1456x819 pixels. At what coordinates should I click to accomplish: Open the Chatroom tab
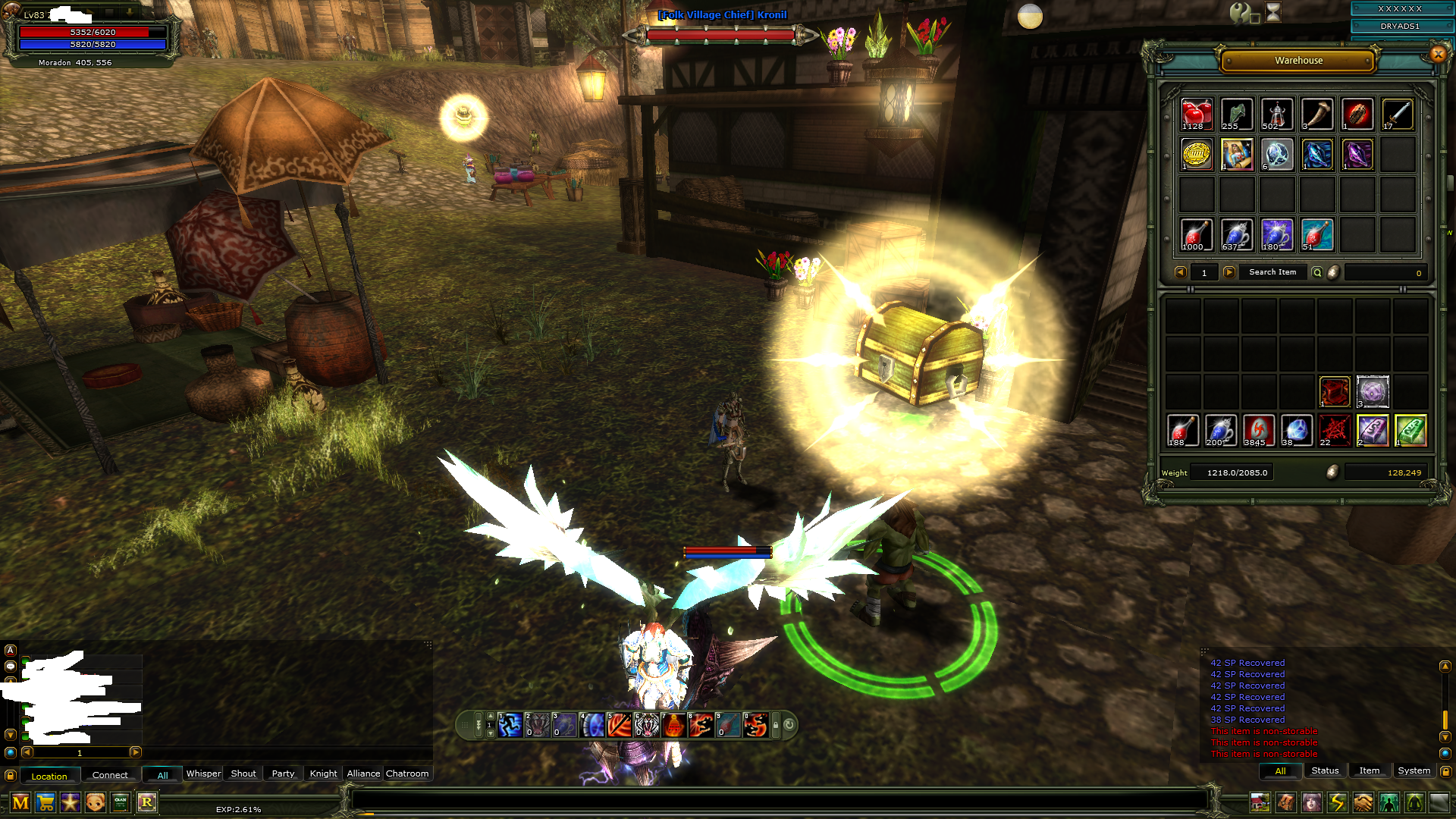[407, 773]
